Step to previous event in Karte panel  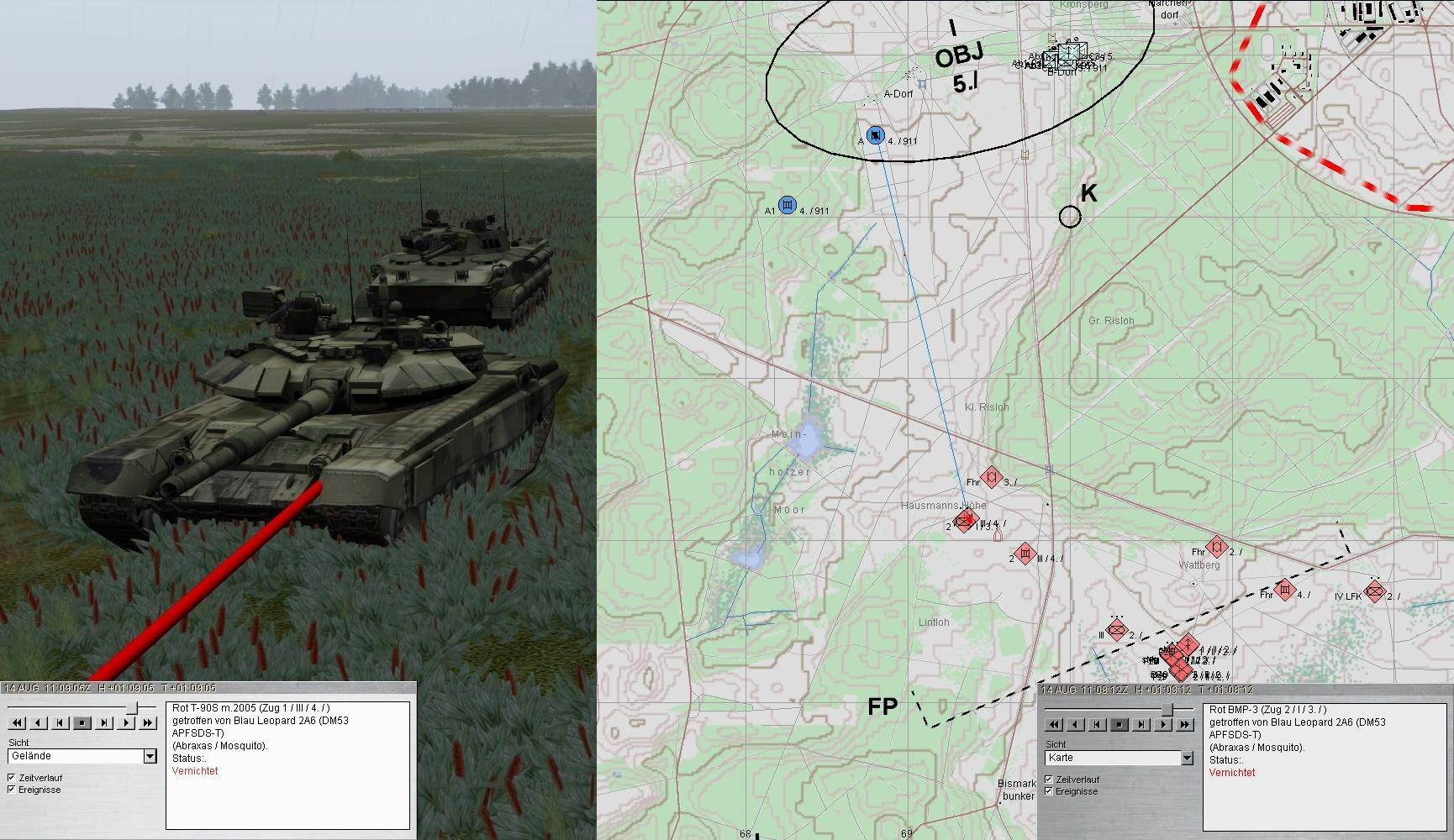click(x=1098, y=724)
